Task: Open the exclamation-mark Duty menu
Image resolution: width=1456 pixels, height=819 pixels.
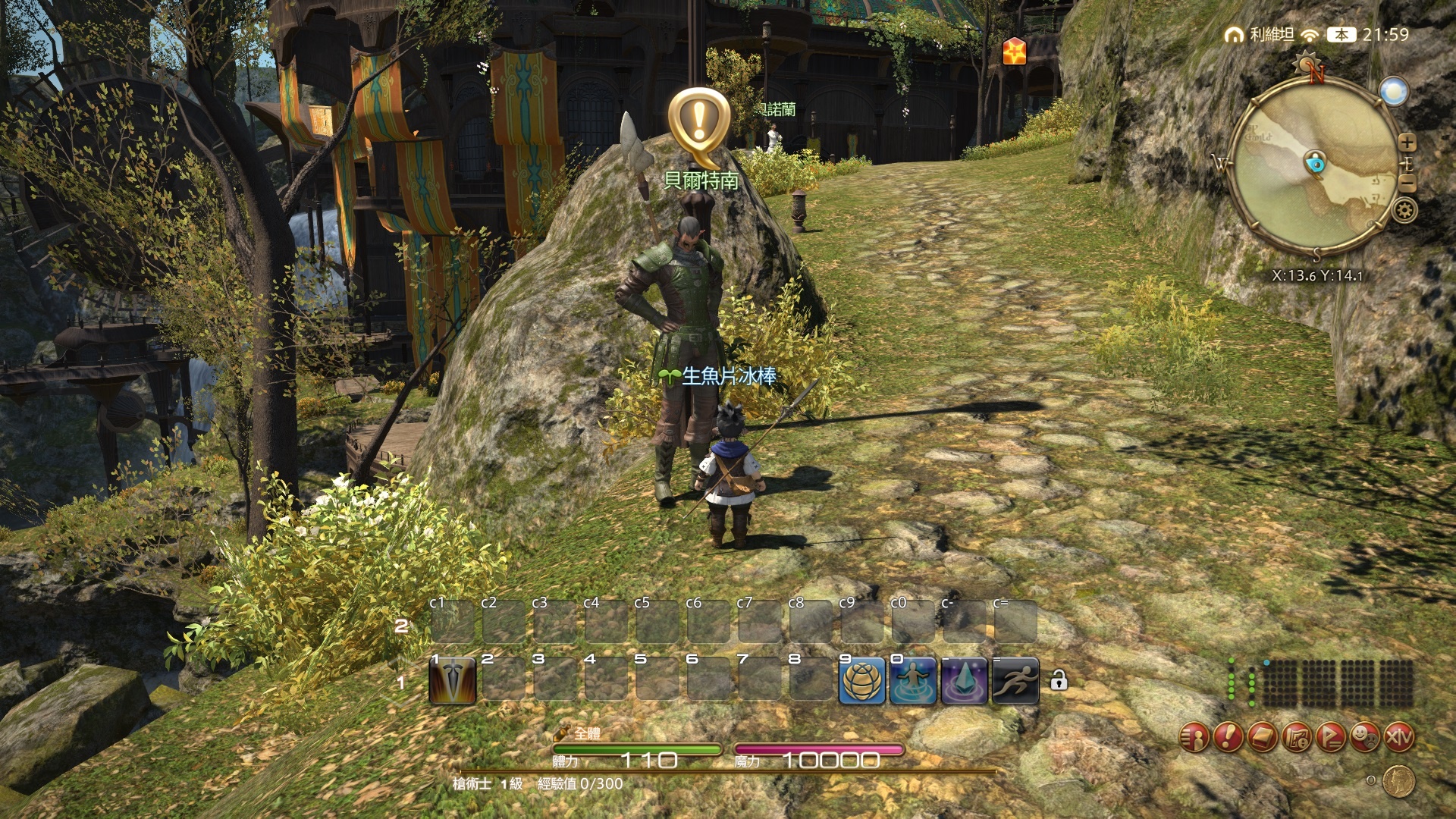Action: 1228,736
